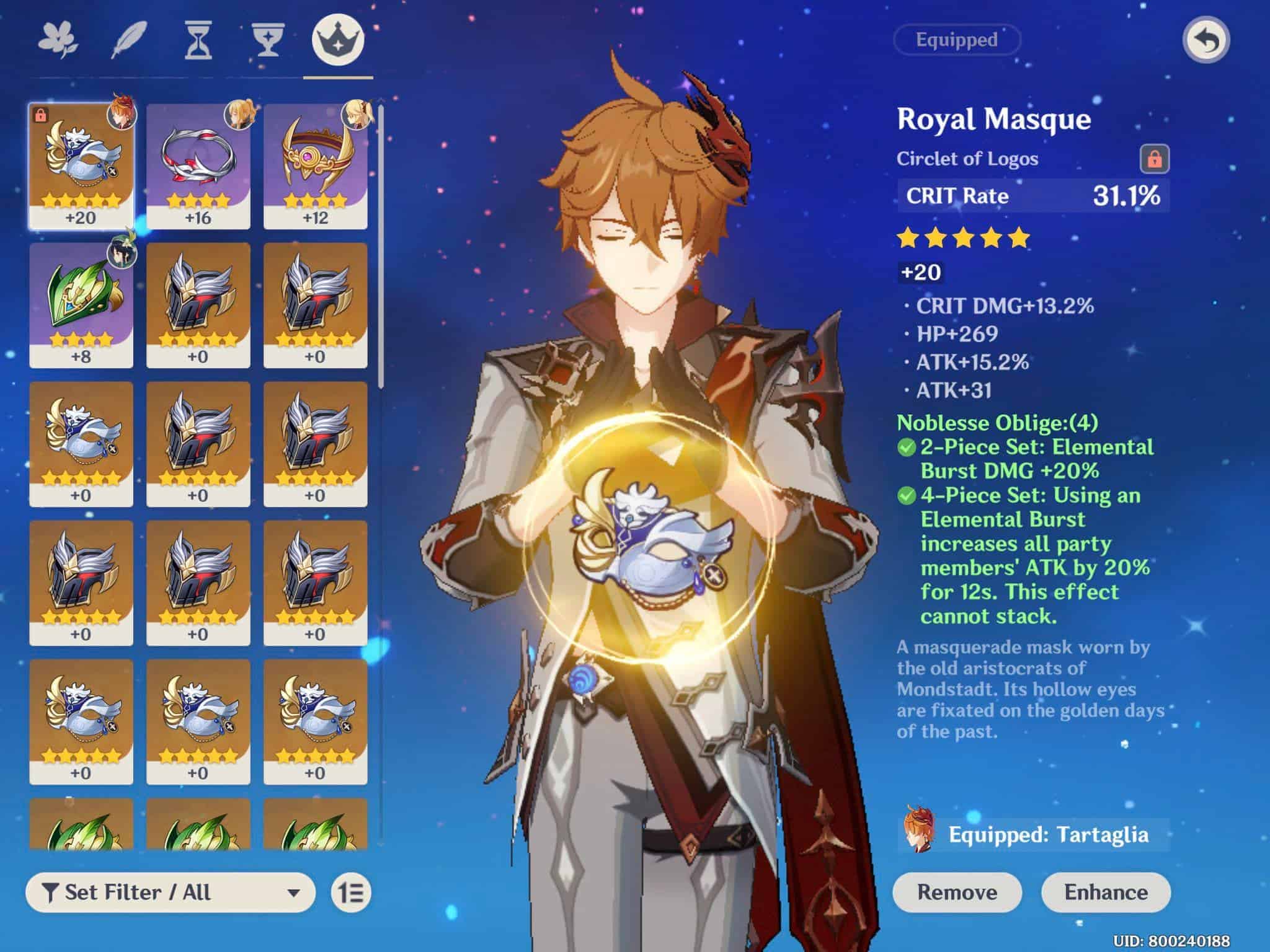1270x952 pixels.
Task: Pick the +12 golden tiara circlet
Action: coord(316,166)
